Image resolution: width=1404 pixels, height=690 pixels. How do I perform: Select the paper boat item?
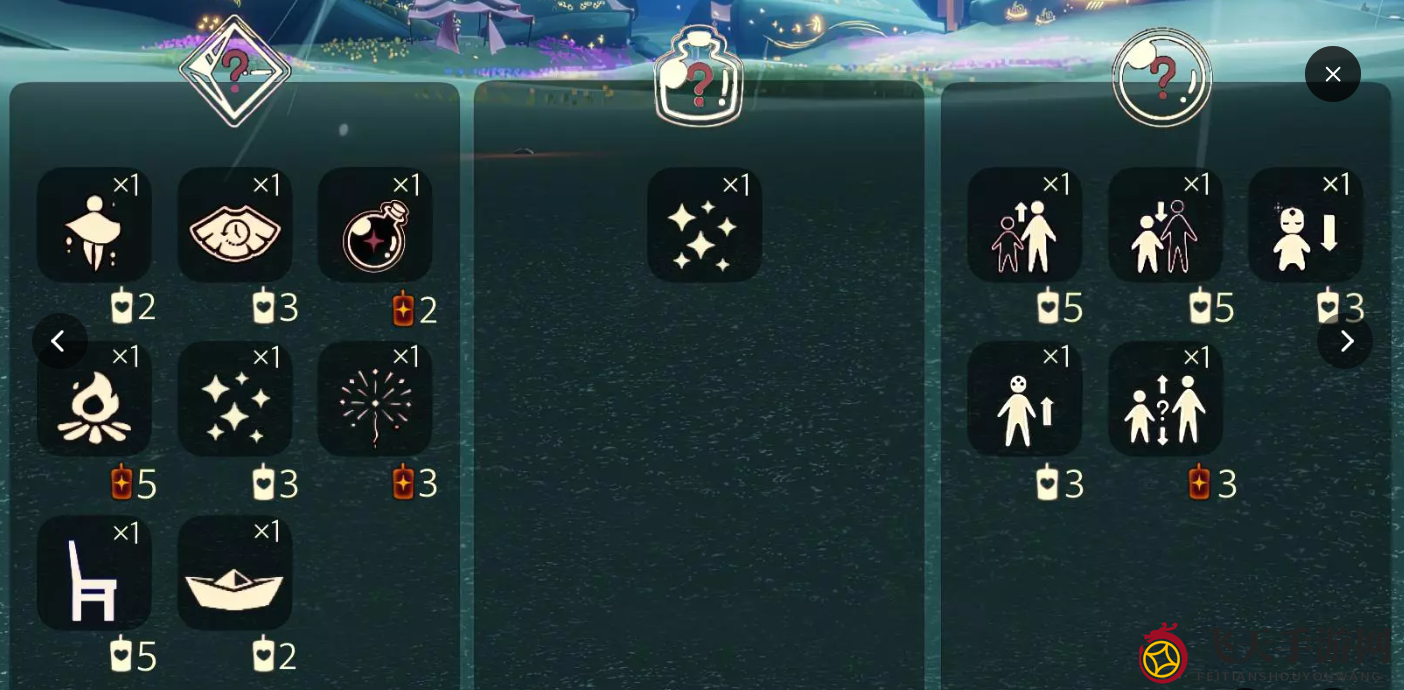coord(235,573)
